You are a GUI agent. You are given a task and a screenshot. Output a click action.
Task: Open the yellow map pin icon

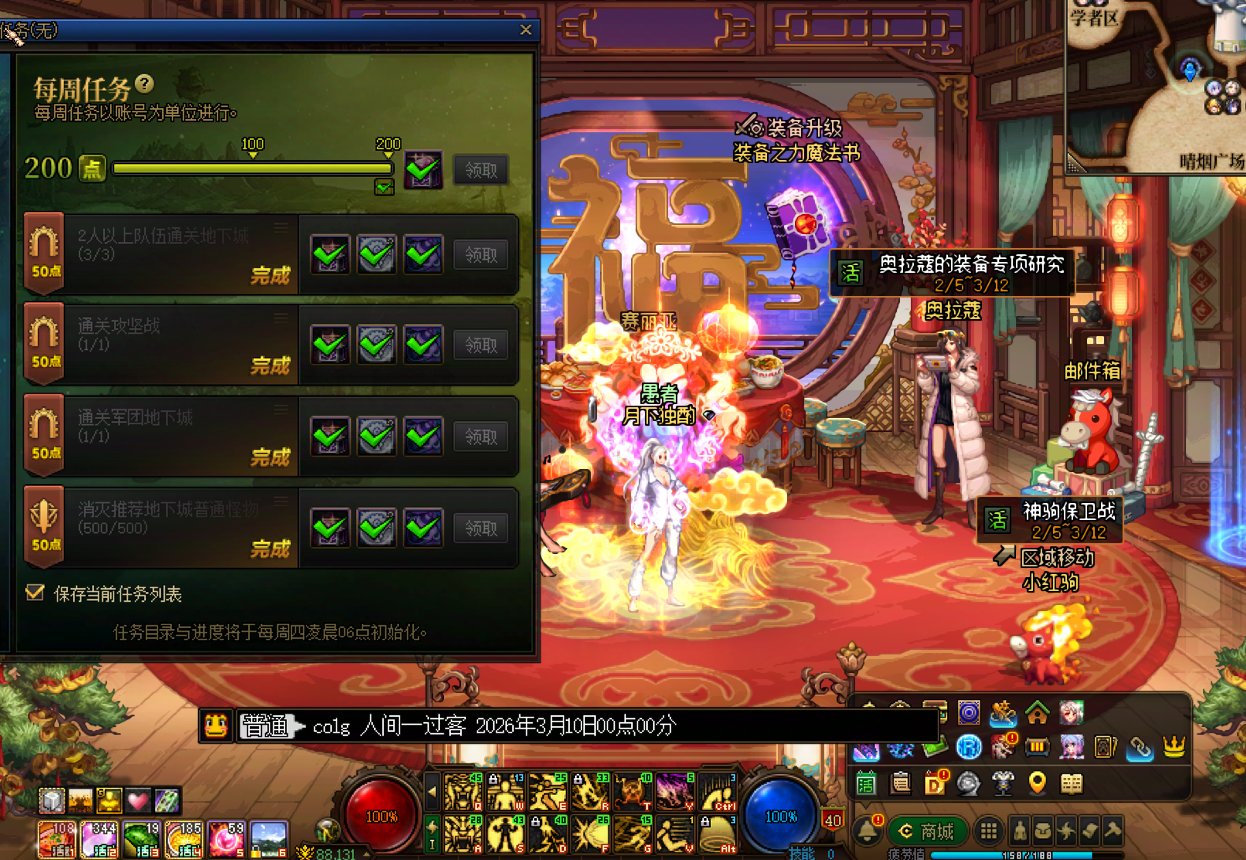pyautogui.click(x=1037, y=783)
